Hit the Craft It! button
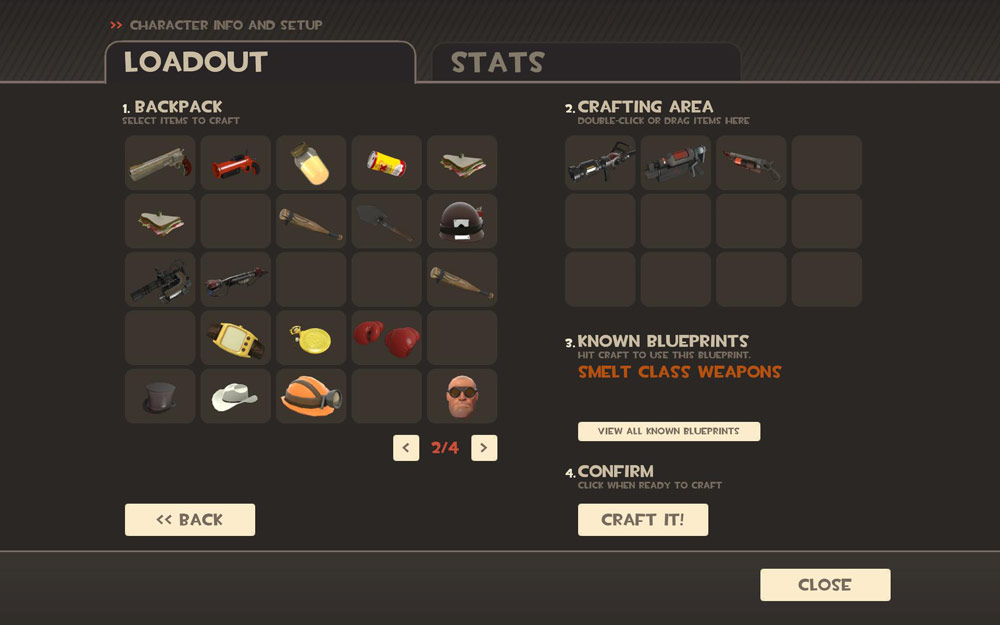1000x625 pixels. tap(643, 520)
